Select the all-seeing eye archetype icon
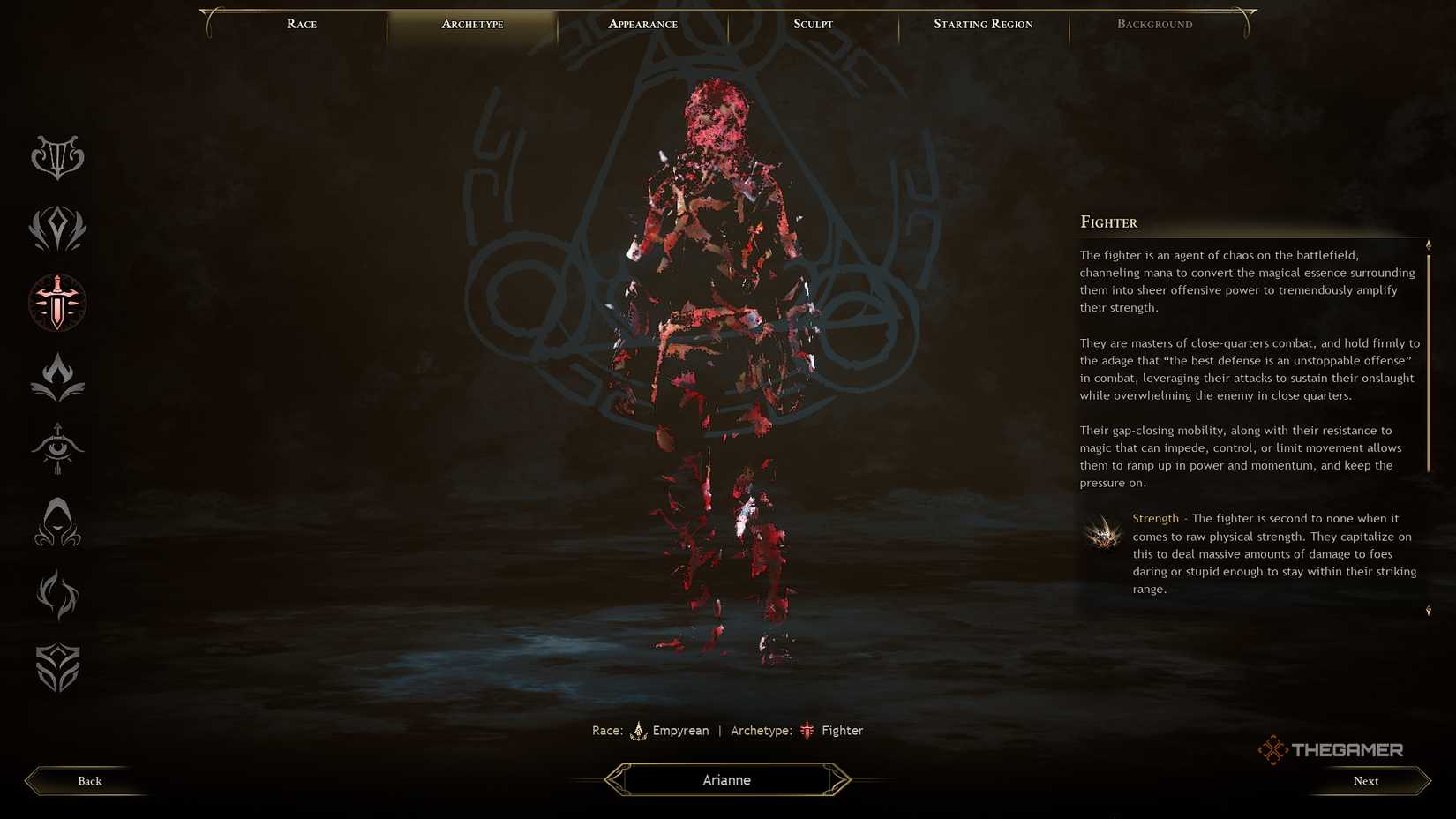 pyautogui.click(x=56, y=449)
